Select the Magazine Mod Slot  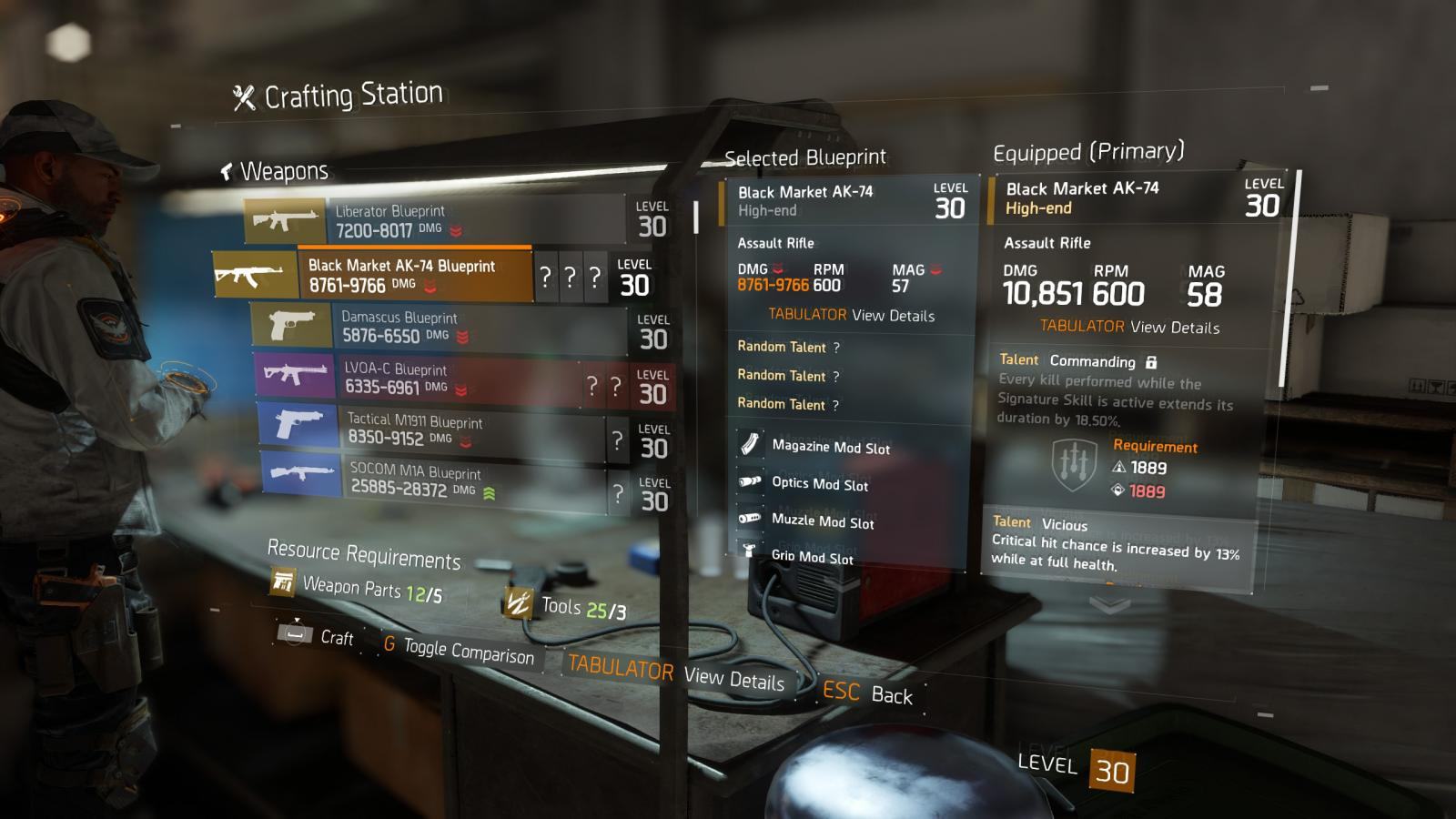(830, 446)
